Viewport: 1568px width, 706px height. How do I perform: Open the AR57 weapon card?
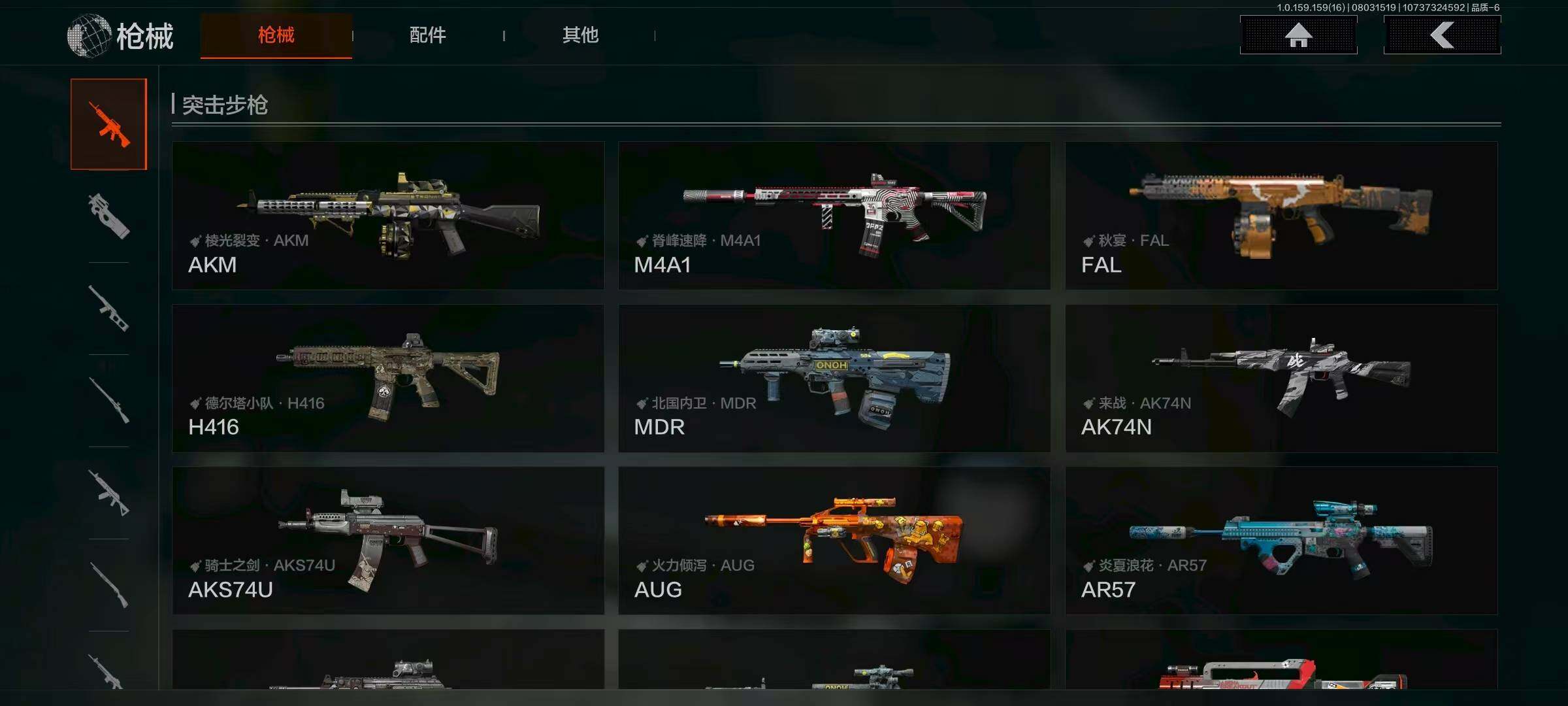pos(1281,541)
